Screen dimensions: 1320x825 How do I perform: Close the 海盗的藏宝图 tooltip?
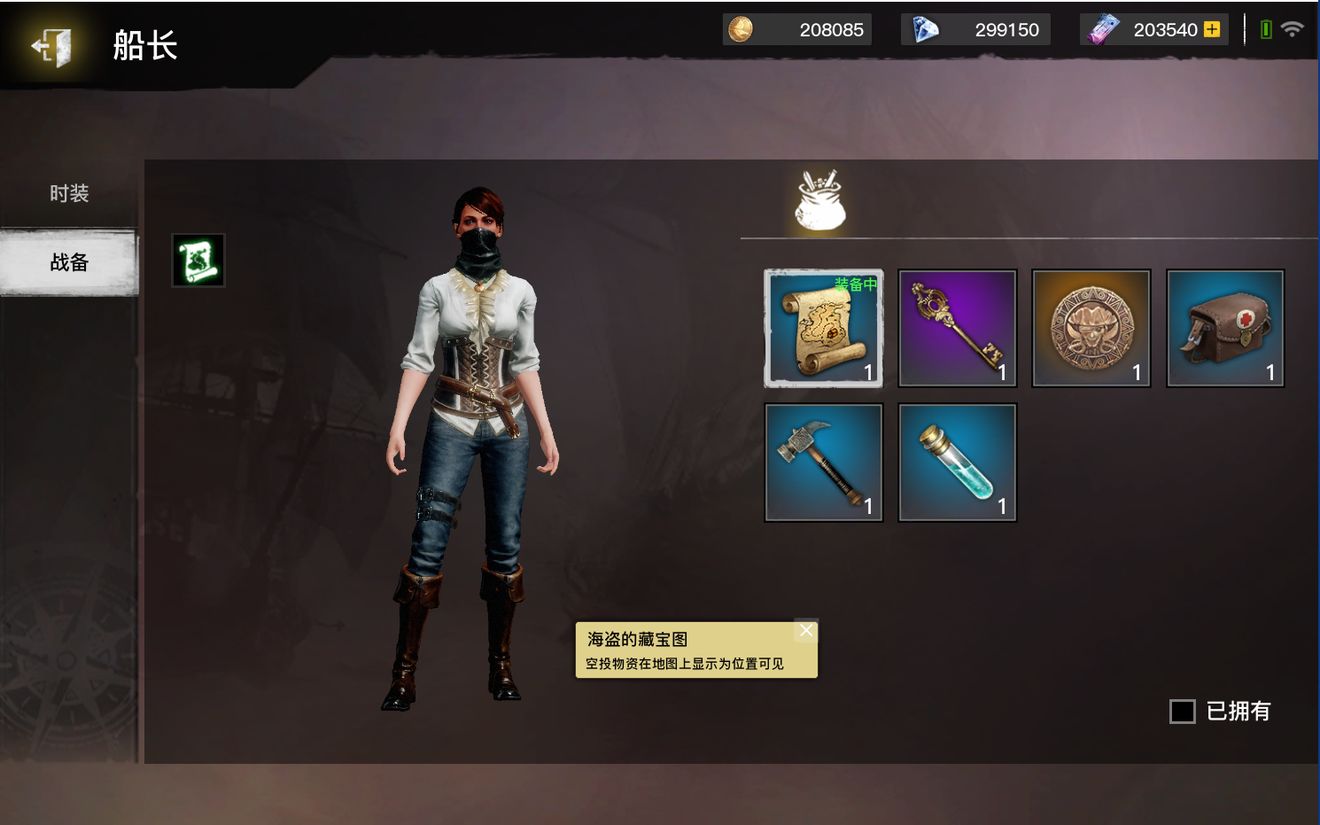click(x=806, y=630)
